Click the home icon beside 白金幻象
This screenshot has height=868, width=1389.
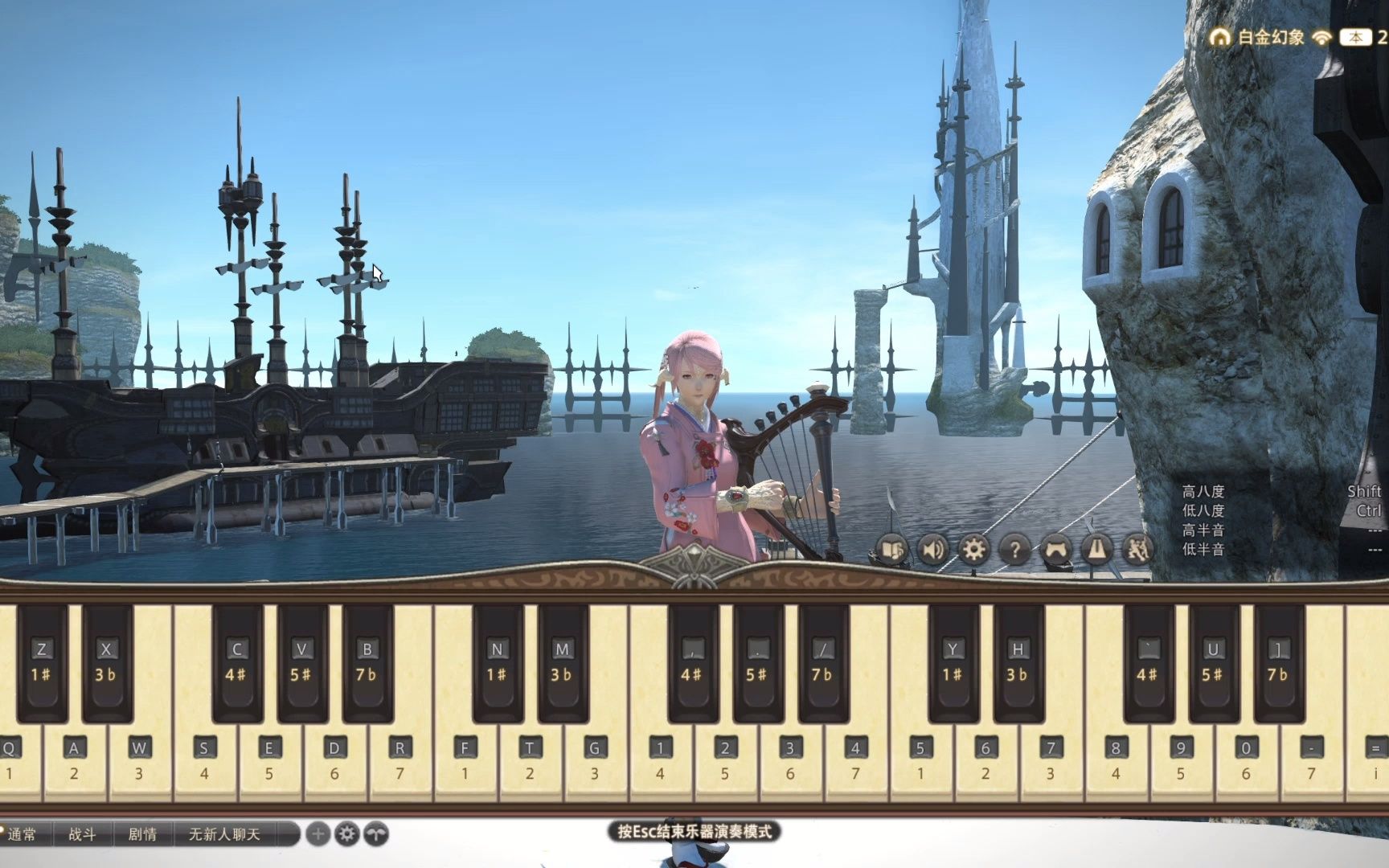(1220, 36)
